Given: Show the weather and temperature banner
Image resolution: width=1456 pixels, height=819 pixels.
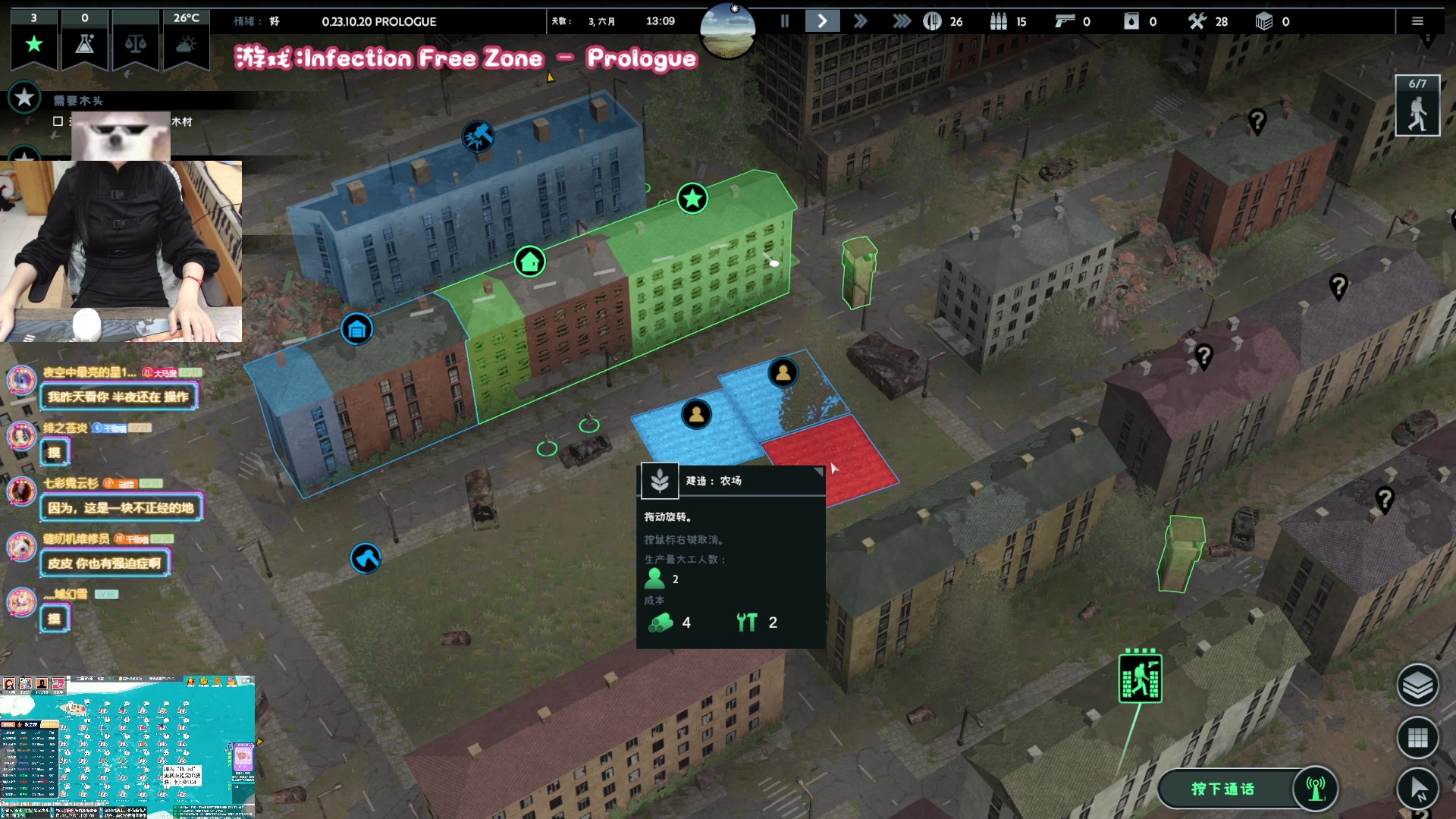Looking at the screenshot, I should (x=187, y=44).
